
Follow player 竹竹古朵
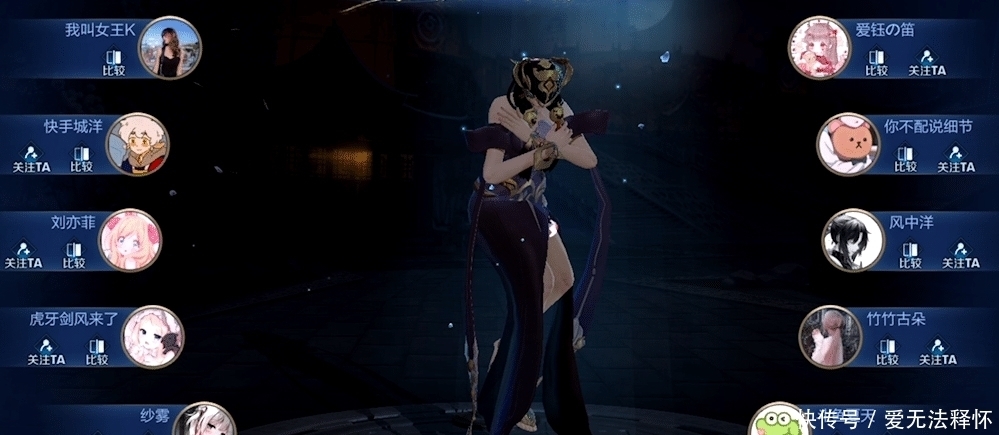coord(938,351)
